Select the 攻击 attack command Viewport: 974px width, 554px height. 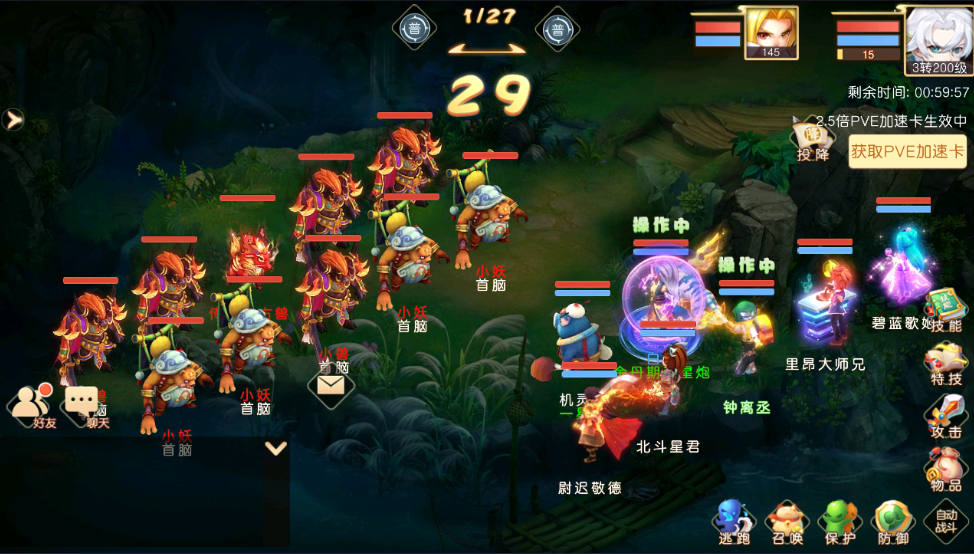click(x=945, y=417)
